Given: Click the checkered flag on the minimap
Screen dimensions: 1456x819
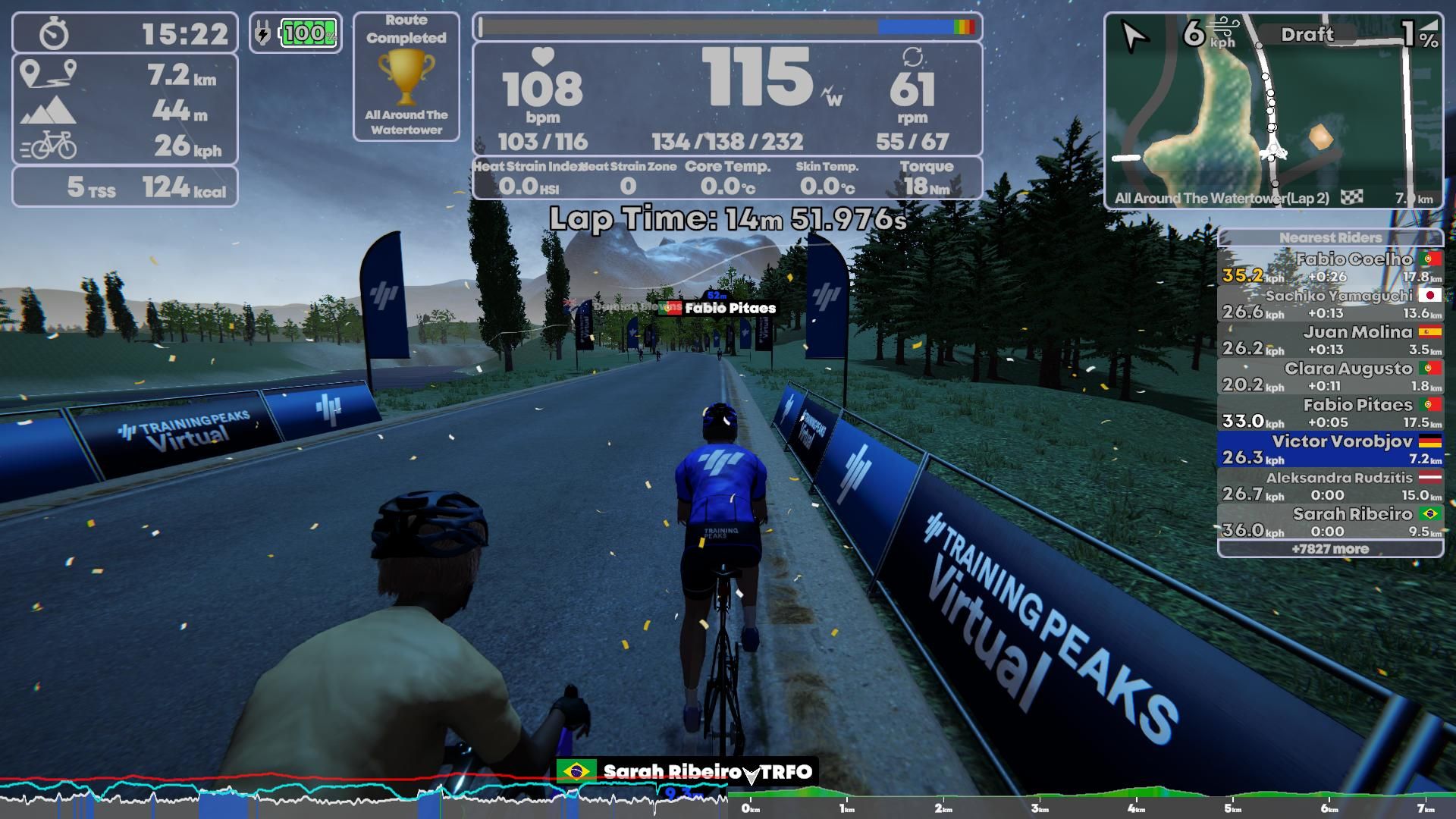Looking at the screenshot, I should point(1351,196).
